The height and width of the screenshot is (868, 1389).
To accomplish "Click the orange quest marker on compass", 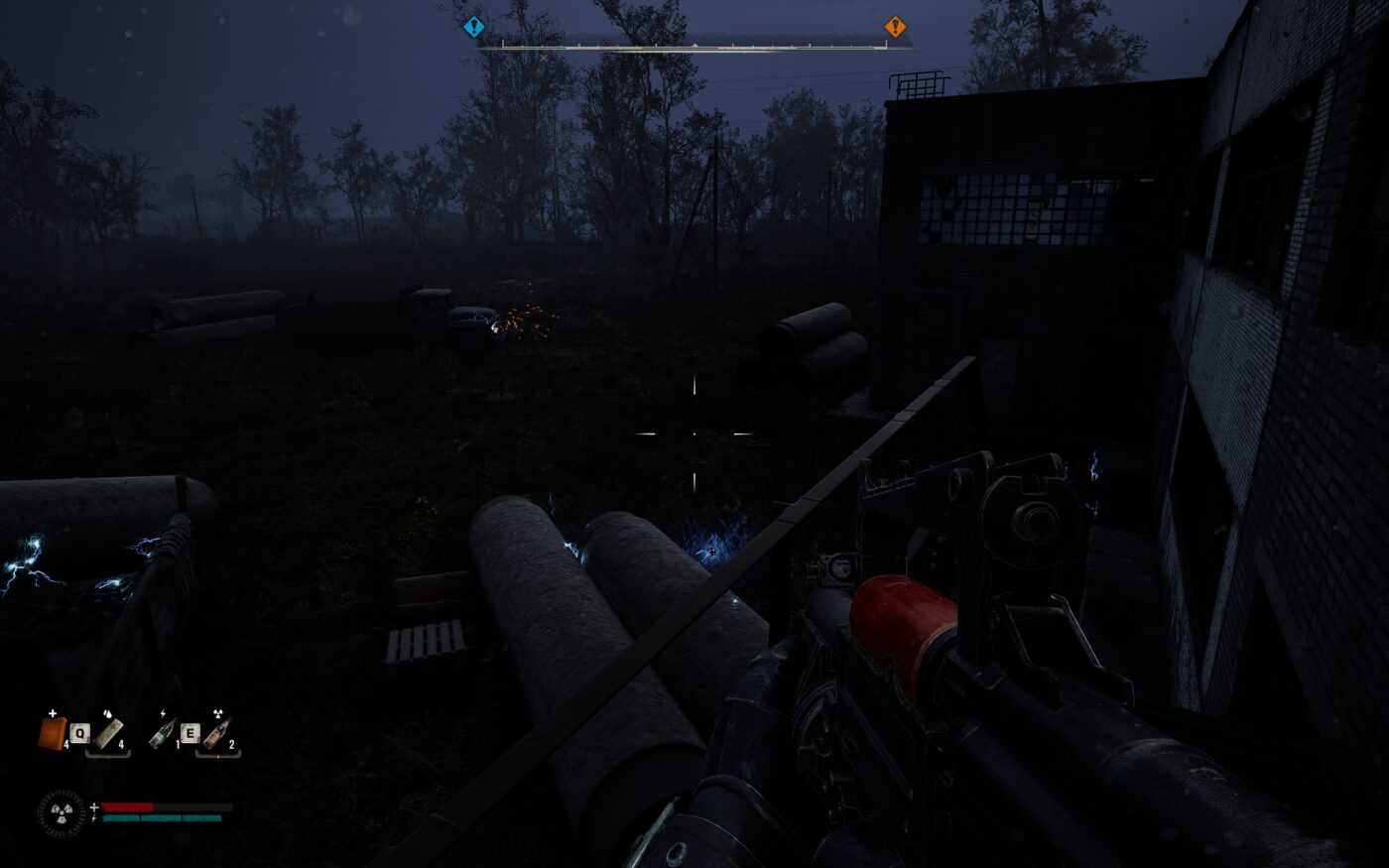I will pyautogui.click(x=895, y=27).
